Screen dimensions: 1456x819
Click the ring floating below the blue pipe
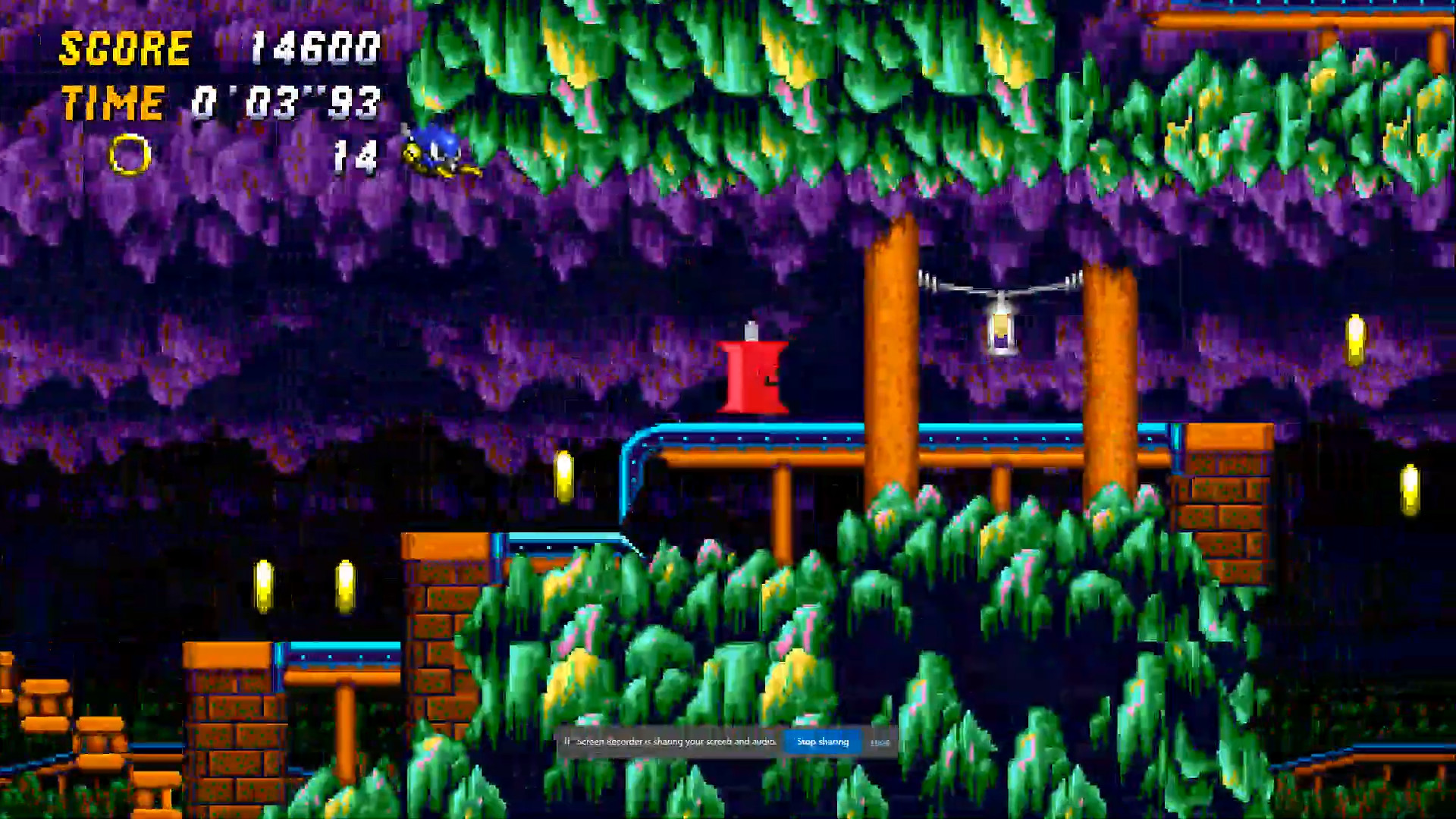coord(563,477)
